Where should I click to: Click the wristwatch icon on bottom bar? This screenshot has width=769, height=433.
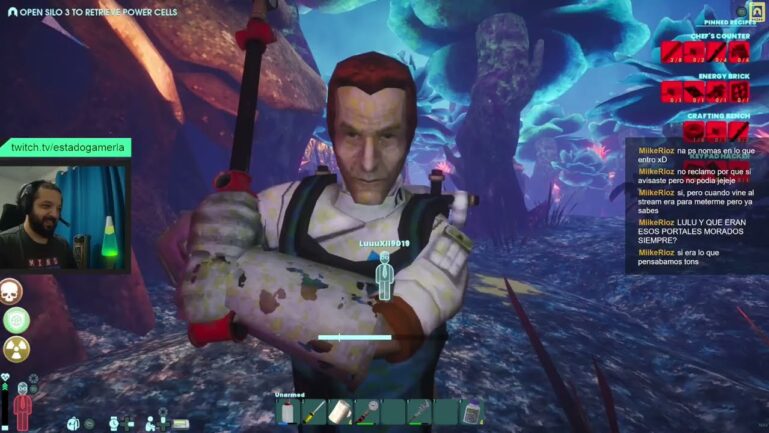[112, 423]
